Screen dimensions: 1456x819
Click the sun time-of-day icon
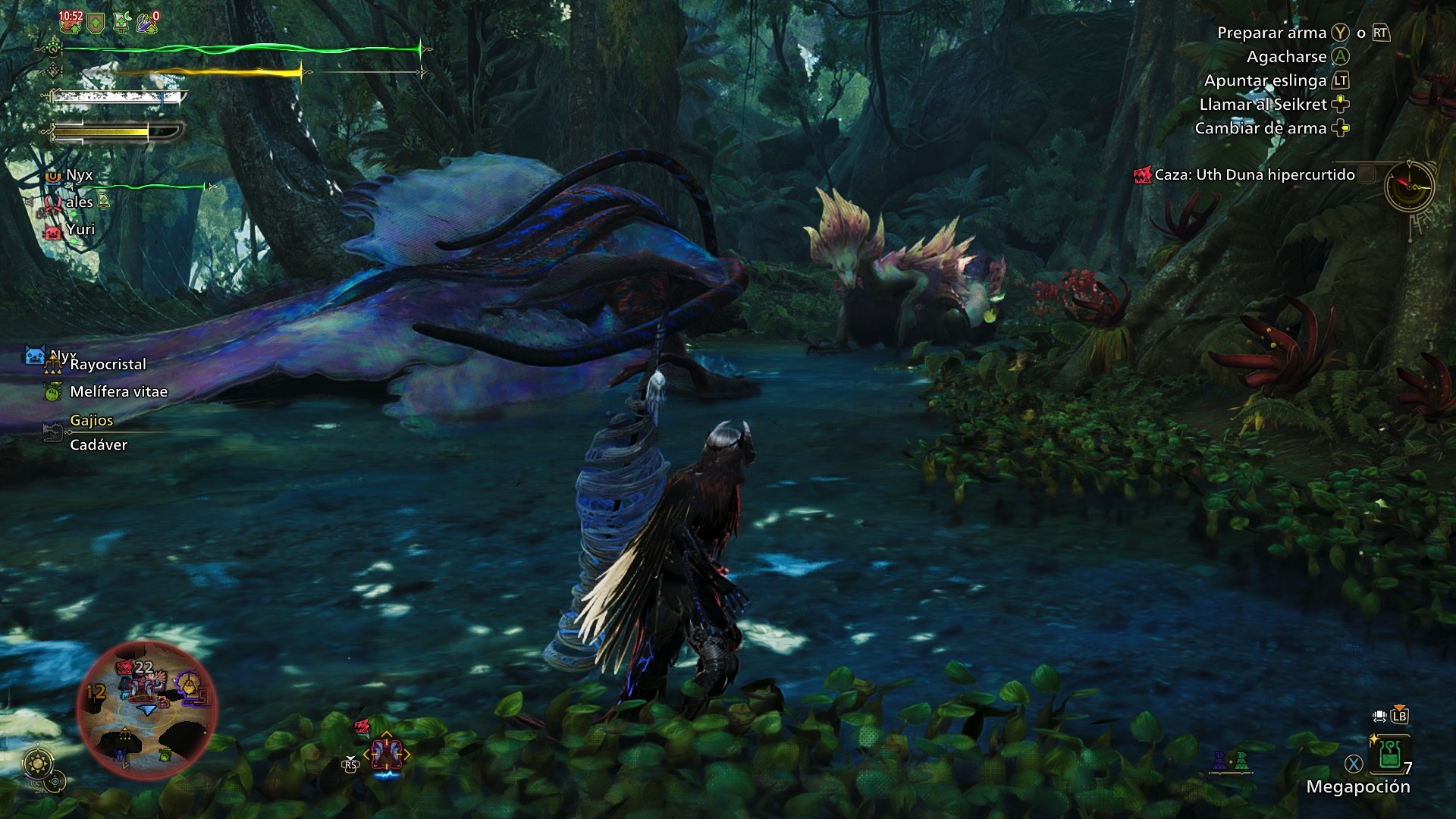coord(38,763)
